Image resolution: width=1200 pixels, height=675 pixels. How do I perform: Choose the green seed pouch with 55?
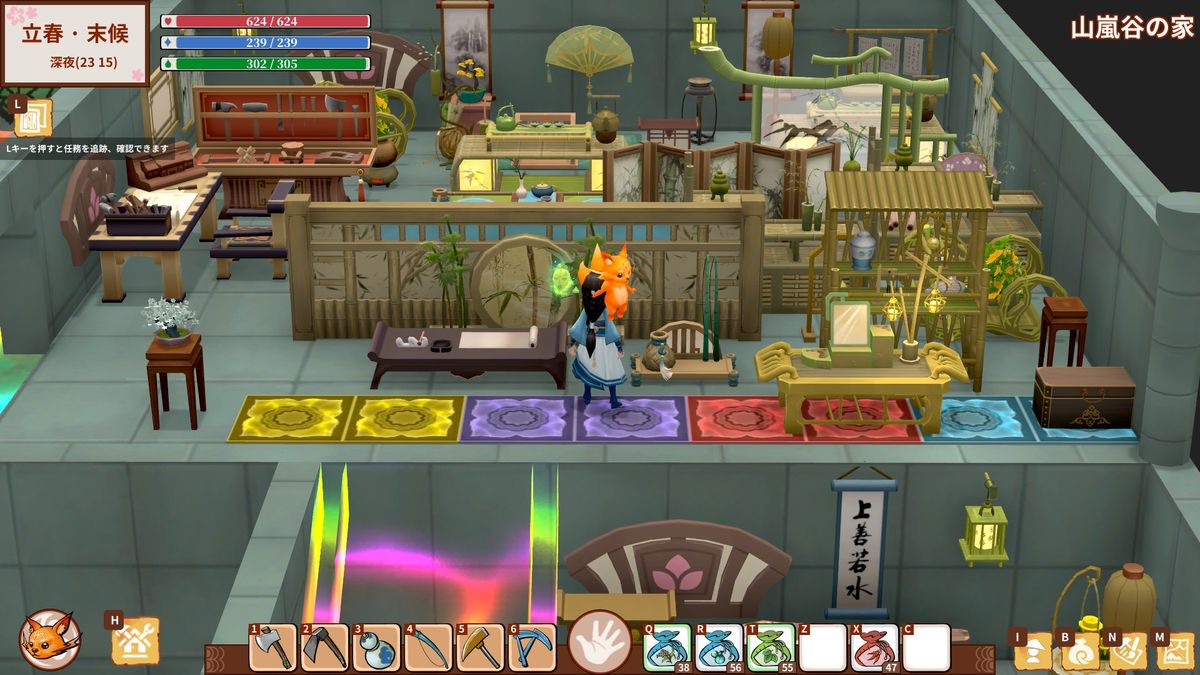pos(770,647)
